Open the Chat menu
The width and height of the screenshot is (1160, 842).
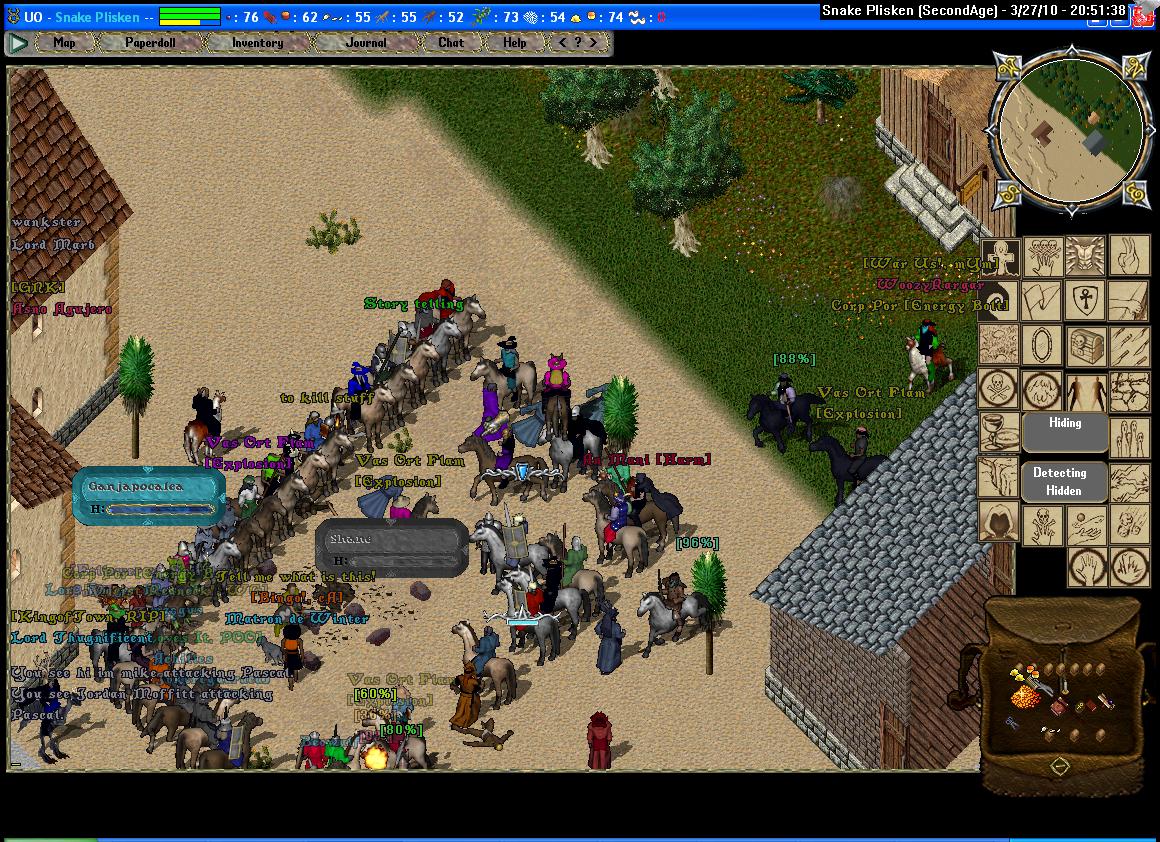pyautogui.click(x=451, y=43)
